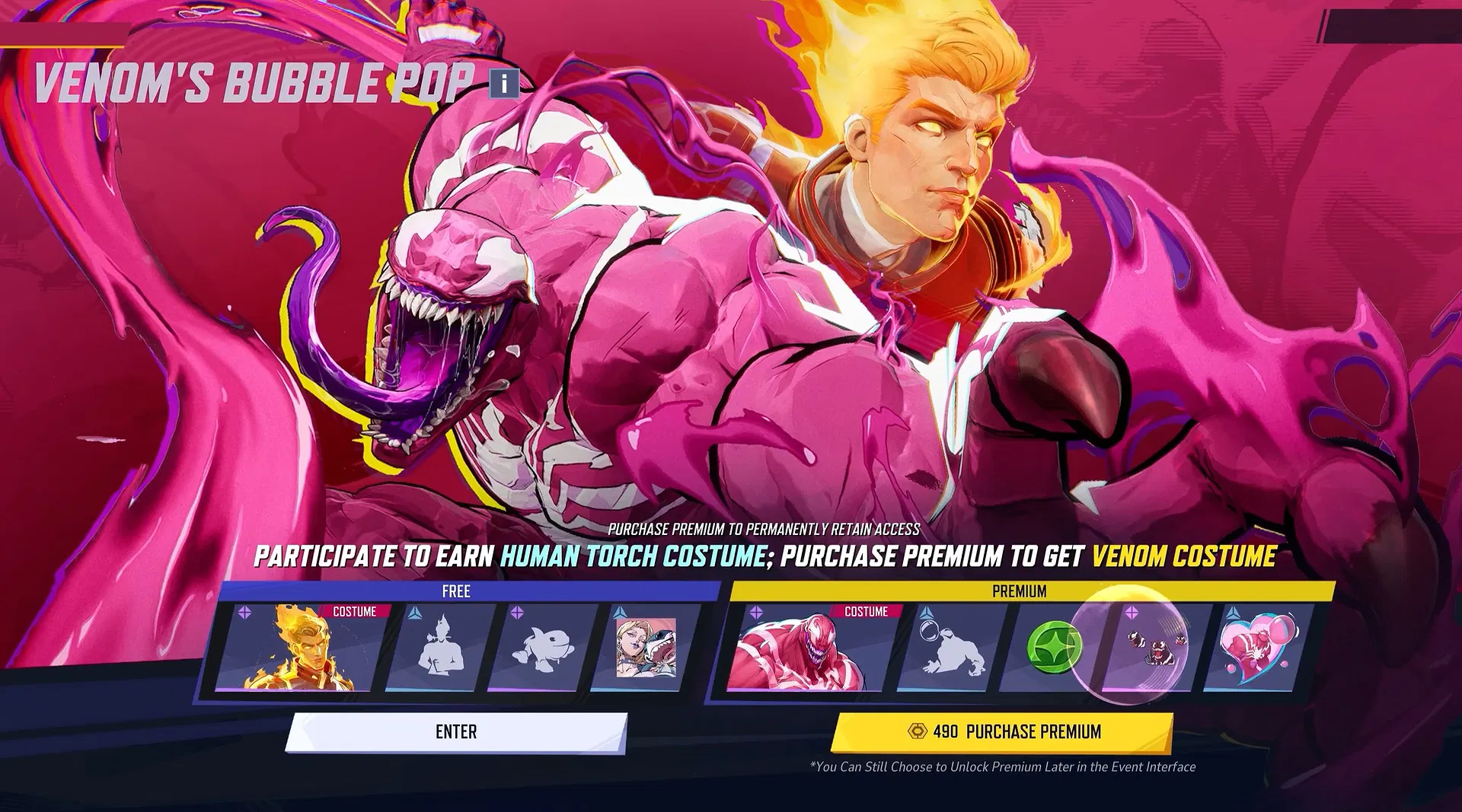Select the FREE rewards tab header
The height and width of the screenshot is (812, 1462).
[x=457, y=591]
